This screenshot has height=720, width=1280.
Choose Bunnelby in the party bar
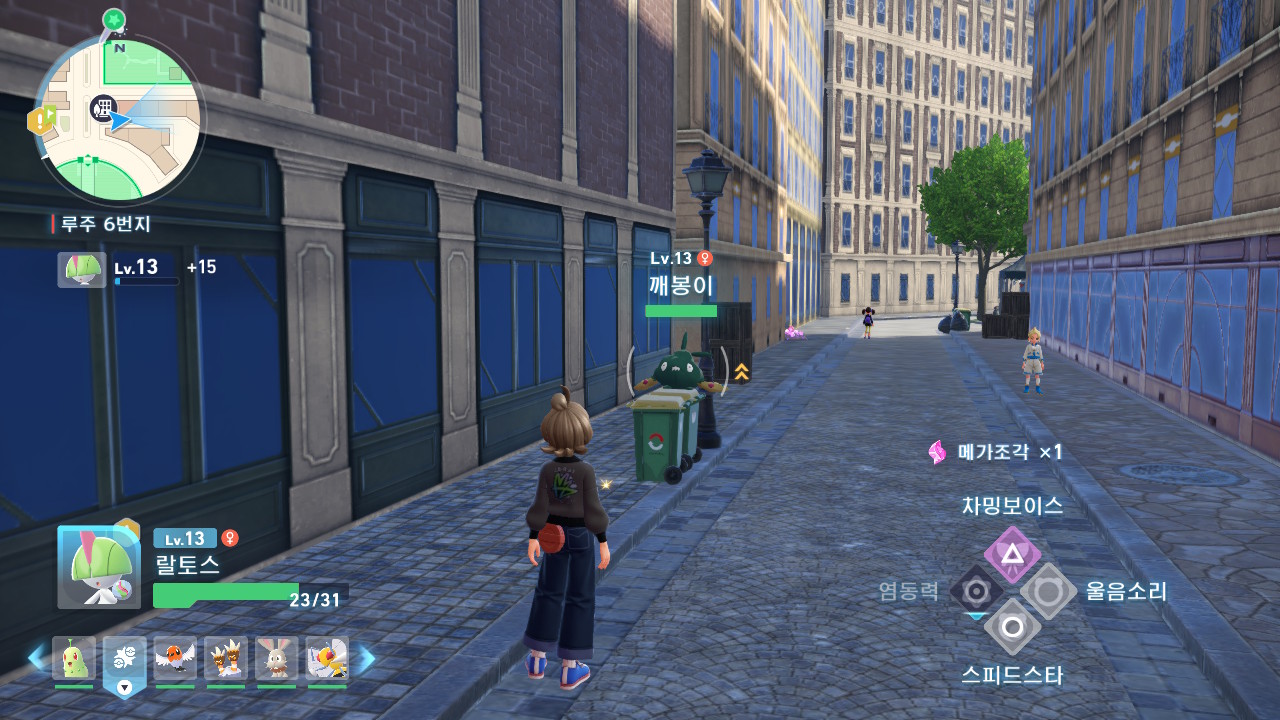point(276,659)
